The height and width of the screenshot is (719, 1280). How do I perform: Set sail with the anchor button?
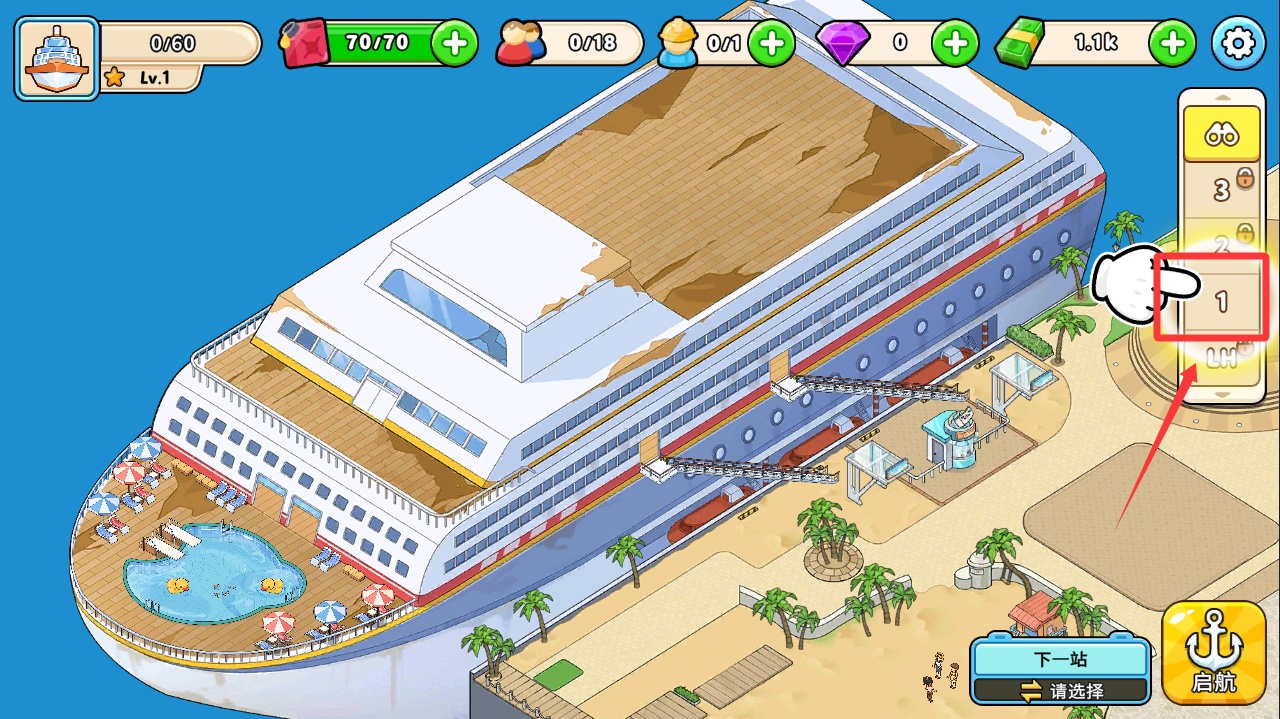point(1214,653)
